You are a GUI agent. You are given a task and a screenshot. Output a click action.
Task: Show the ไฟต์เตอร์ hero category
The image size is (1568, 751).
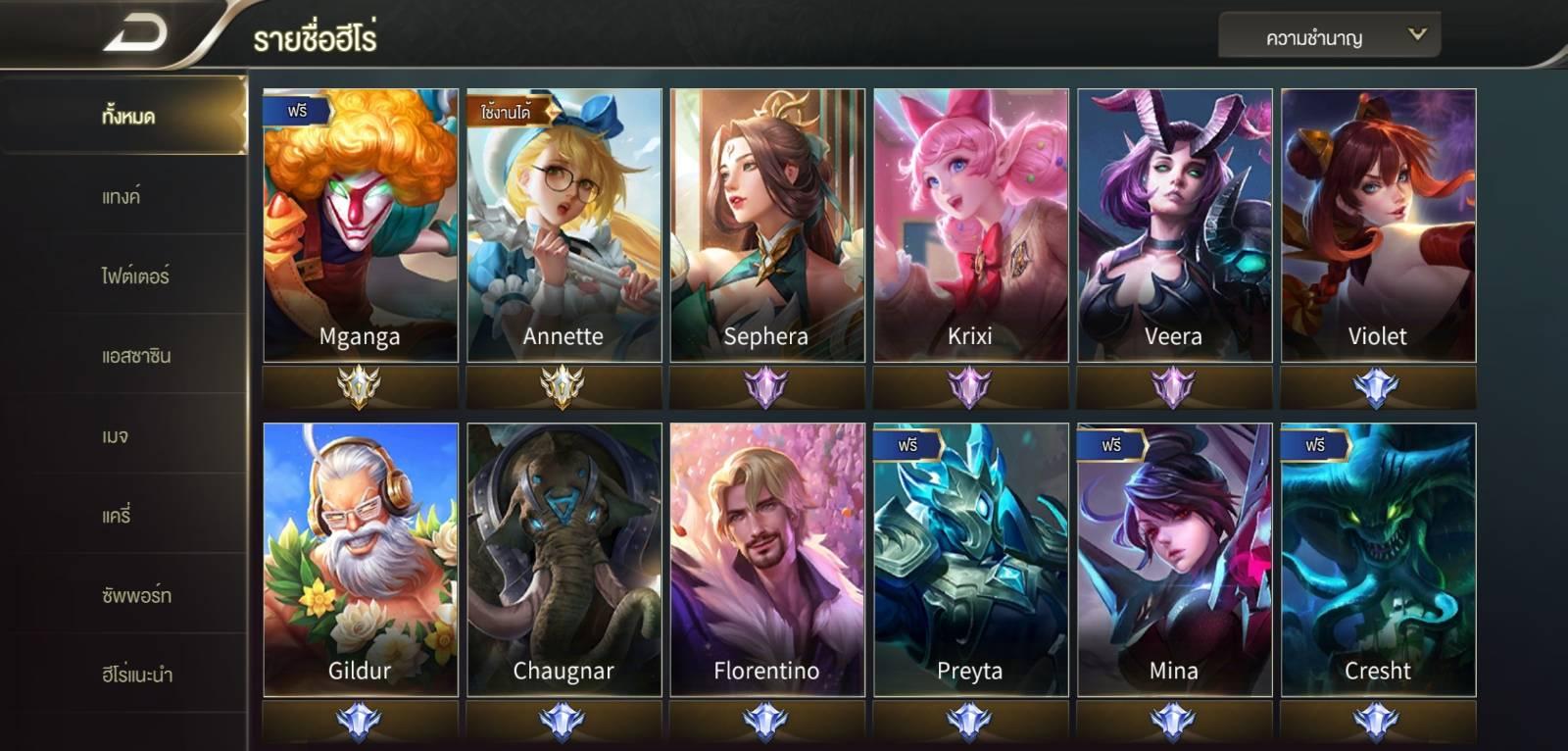(x=134, y=275)
